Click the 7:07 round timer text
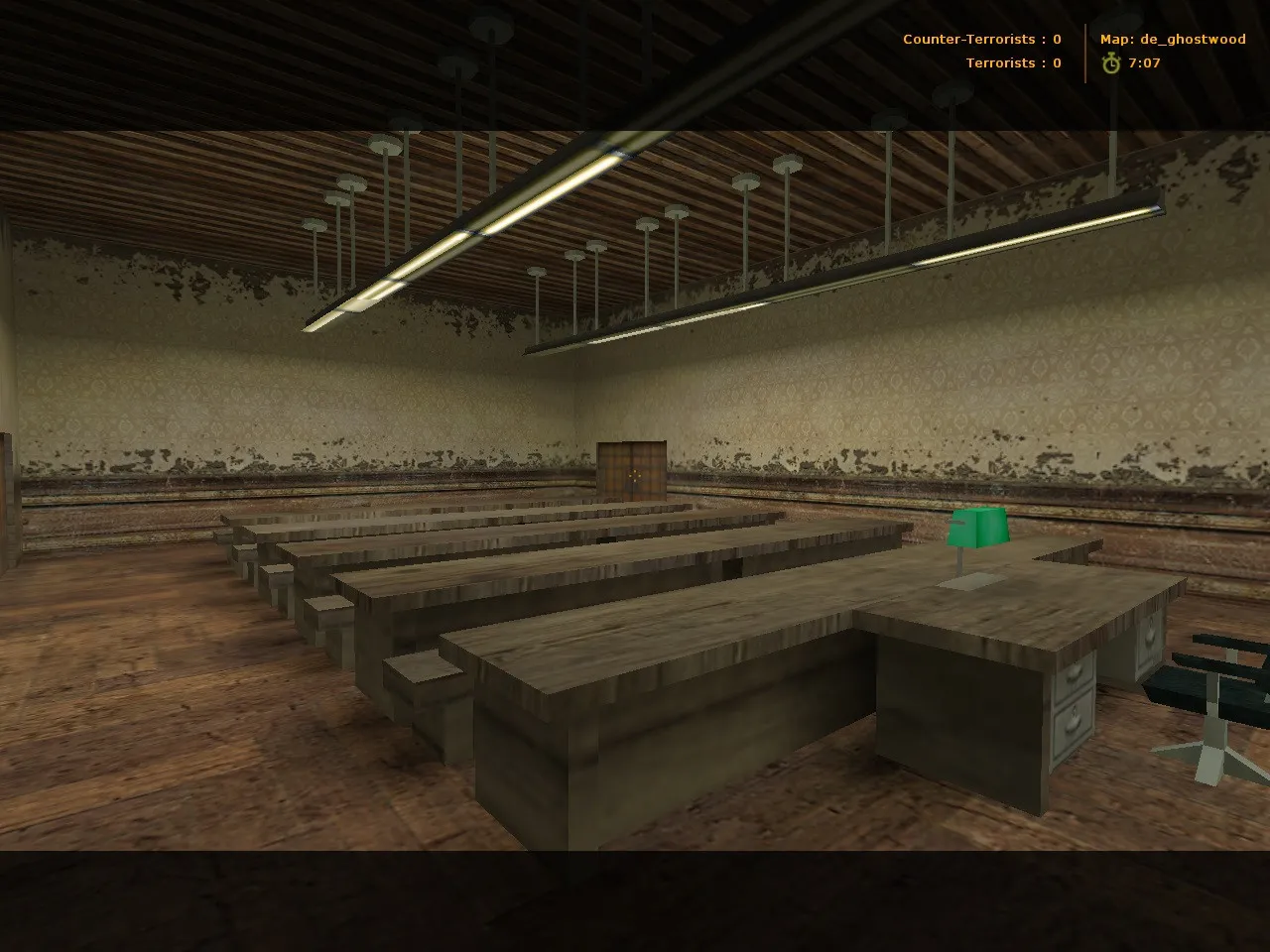 pyautogui.click(x=1144, y=63)
